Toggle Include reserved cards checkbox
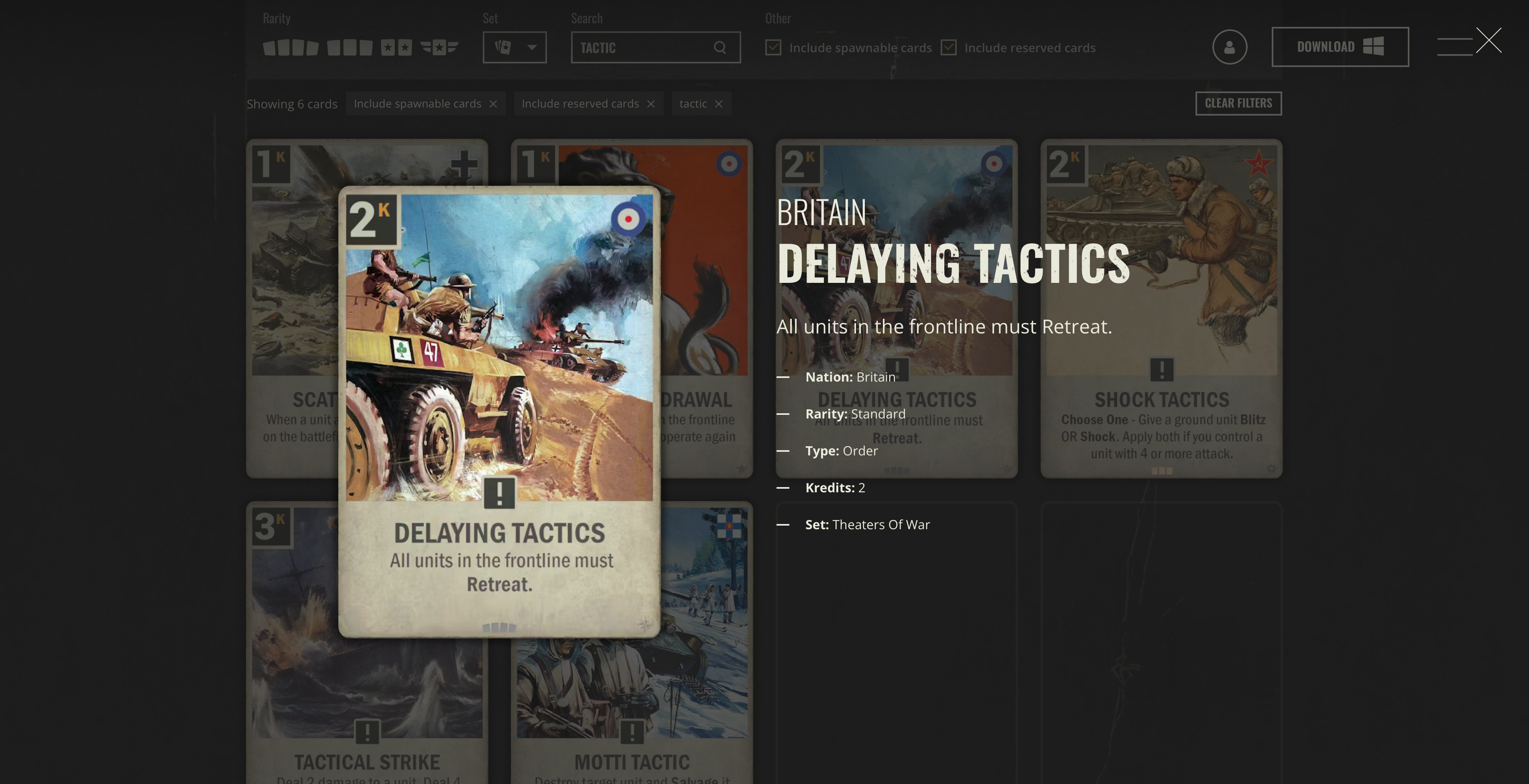Screen dimensions: 1529x784 [949, 47]
